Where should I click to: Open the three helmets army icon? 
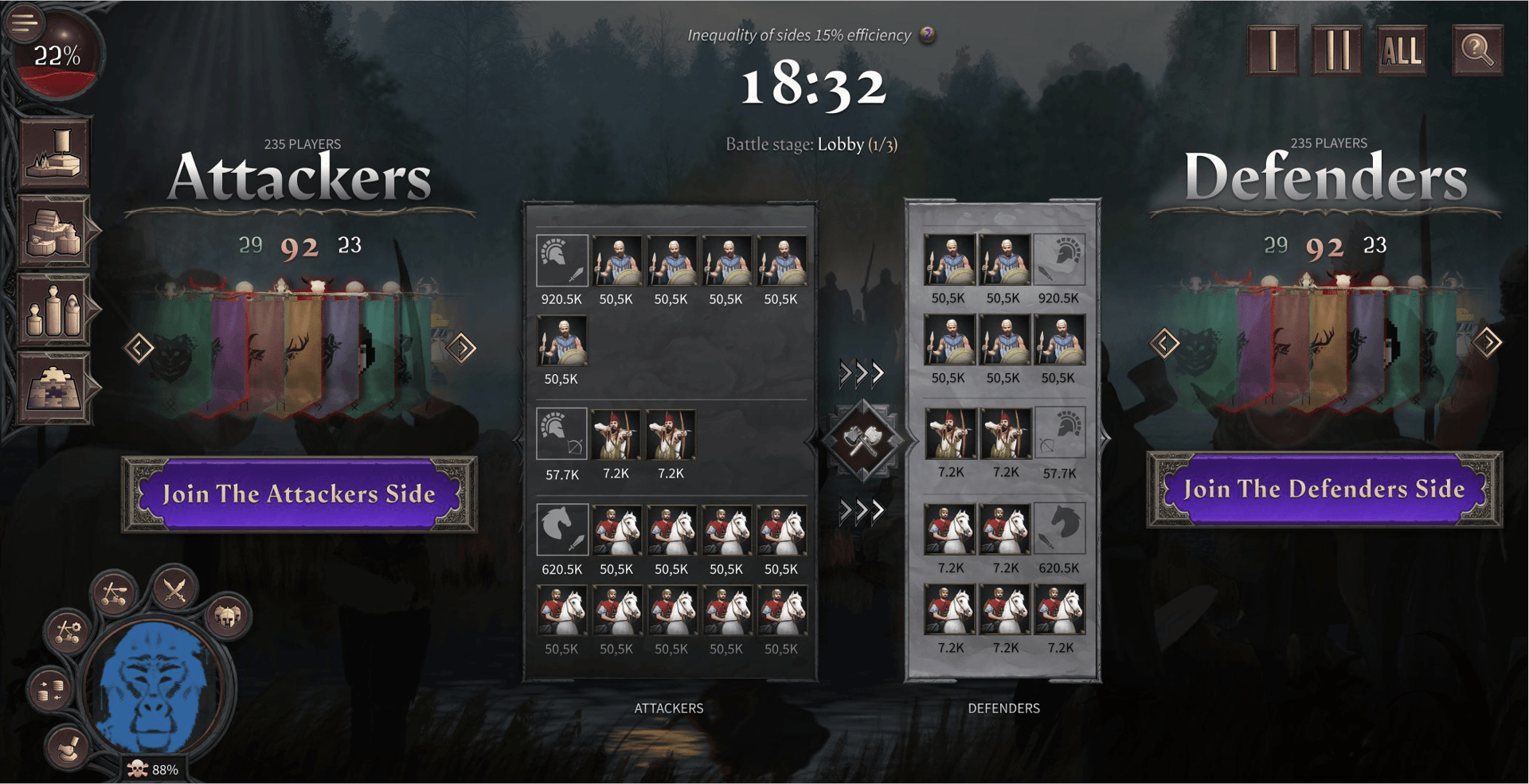pyautogui.click(x=227, y=615)
